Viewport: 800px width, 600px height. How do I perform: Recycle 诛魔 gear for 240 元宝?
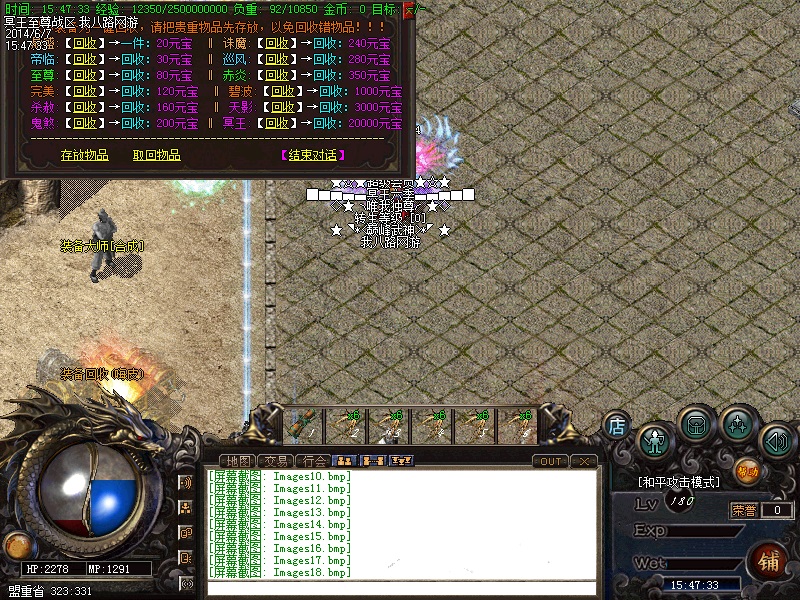coord(281,43)
